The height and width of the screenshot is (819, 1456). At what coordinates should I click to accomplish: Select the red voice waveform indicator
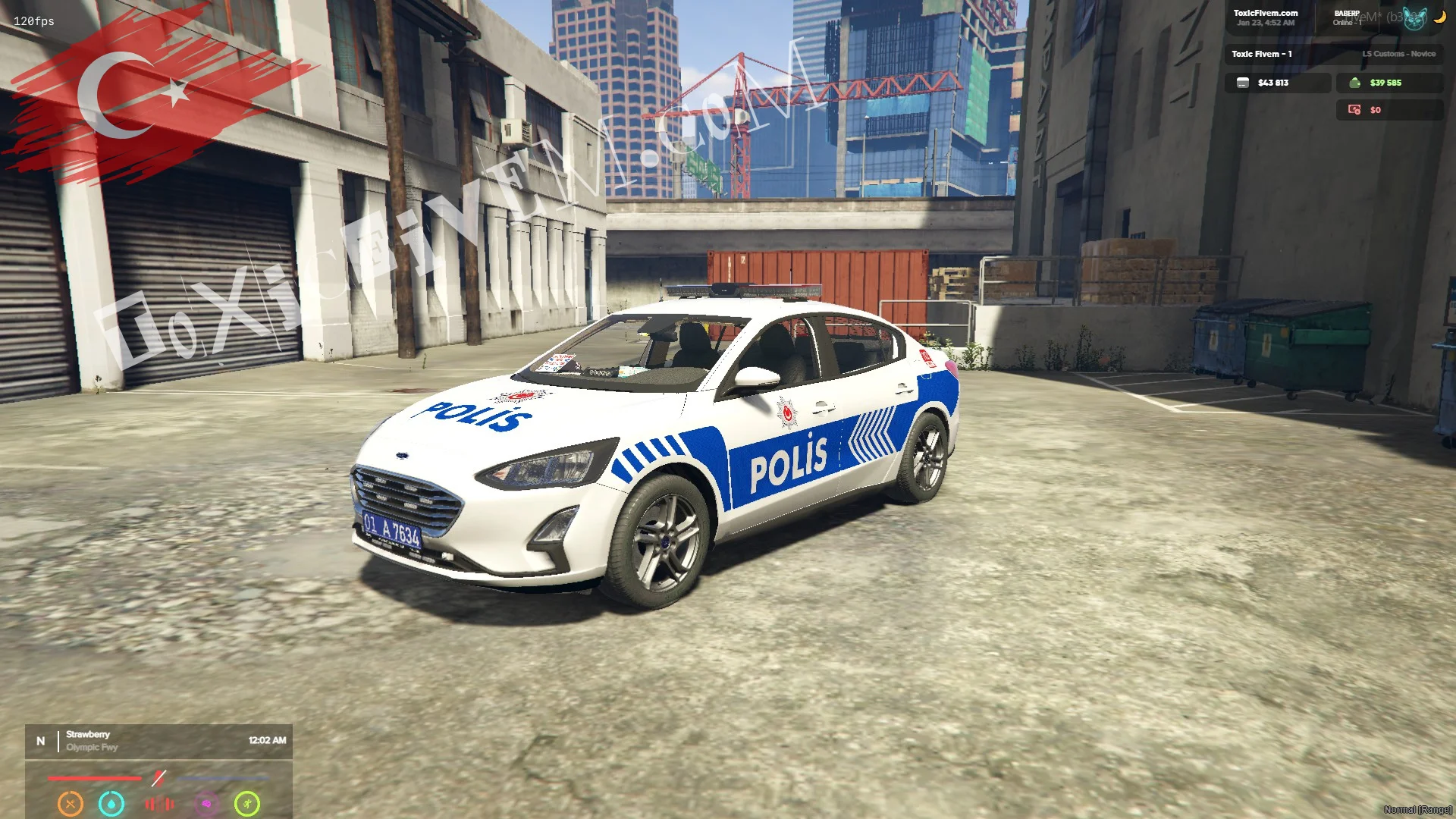159,803
